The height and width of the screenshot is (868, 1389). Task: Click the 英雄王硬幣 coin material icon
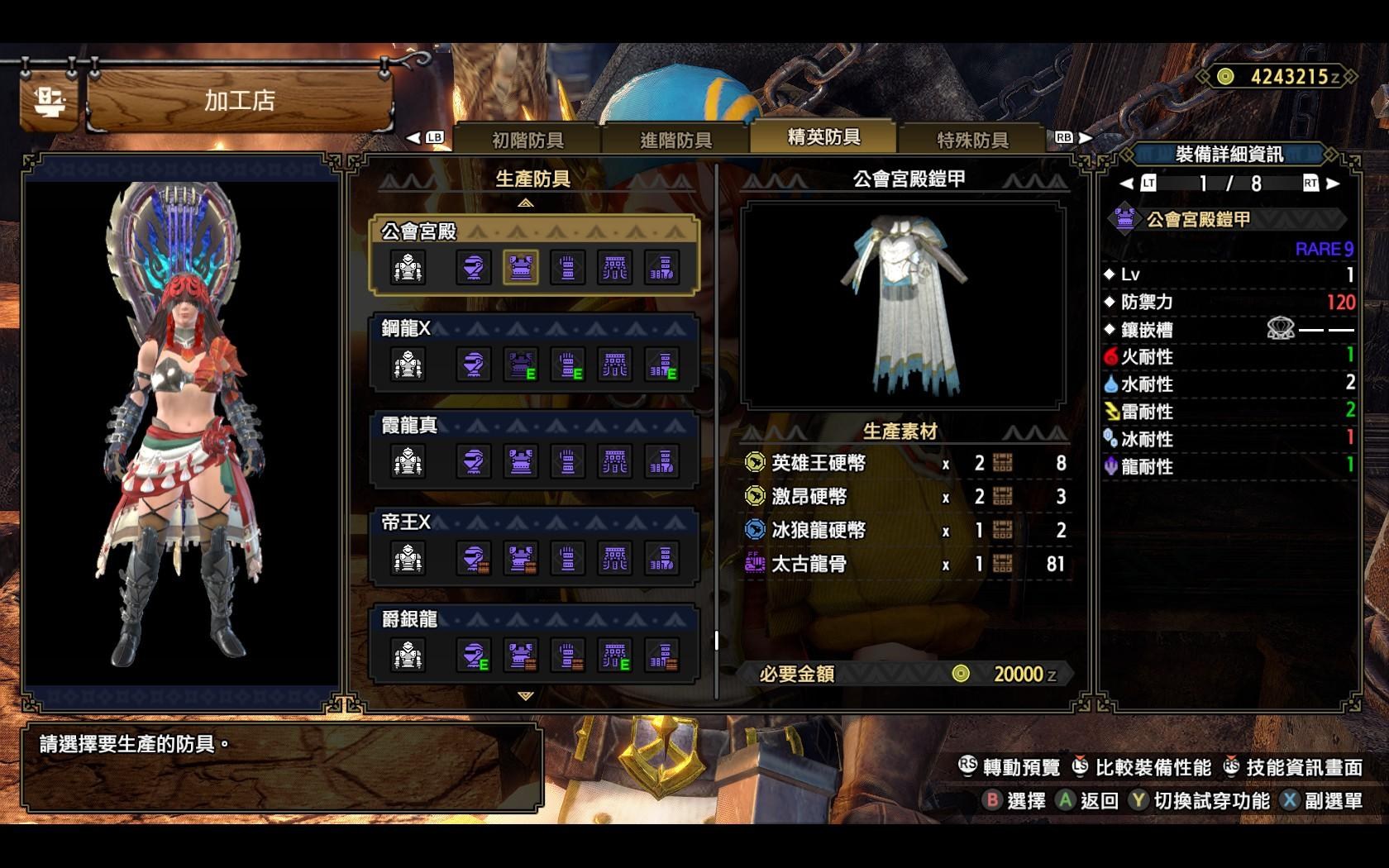(754, 463)
